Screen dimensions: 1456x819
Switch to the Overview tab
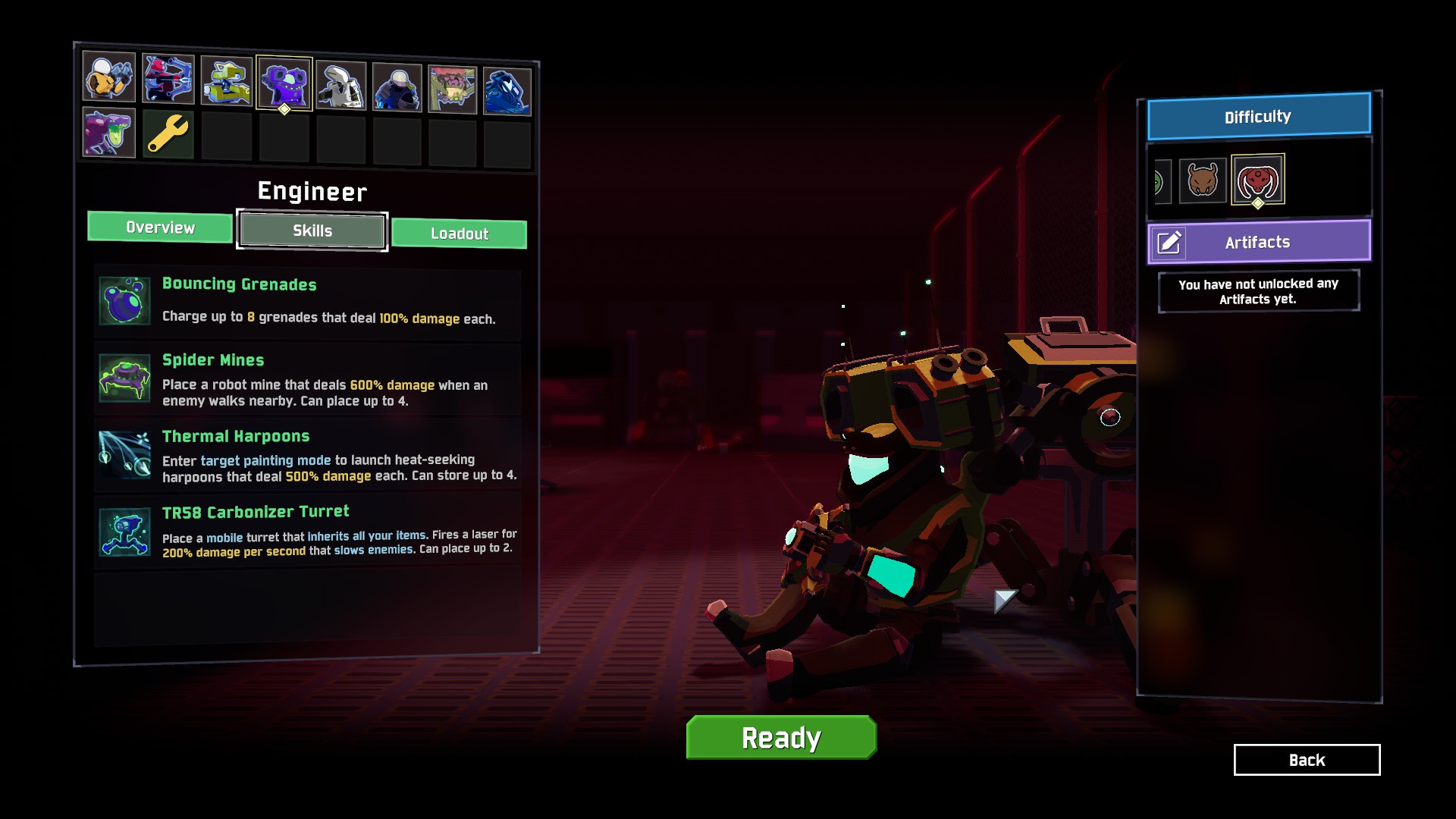click(159, 227)
